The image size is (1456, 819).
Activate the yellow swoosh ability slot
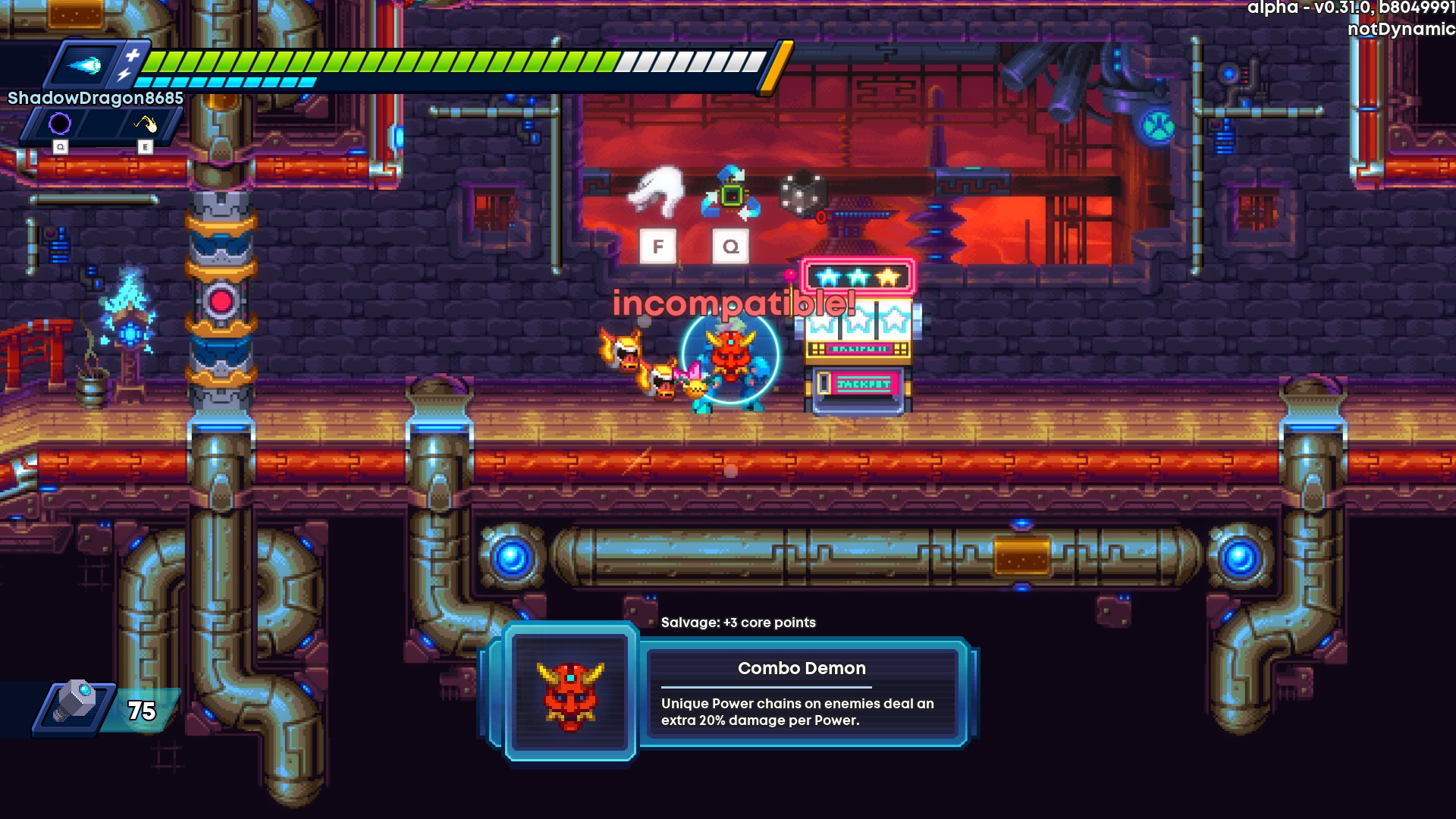tap(145, 123)
